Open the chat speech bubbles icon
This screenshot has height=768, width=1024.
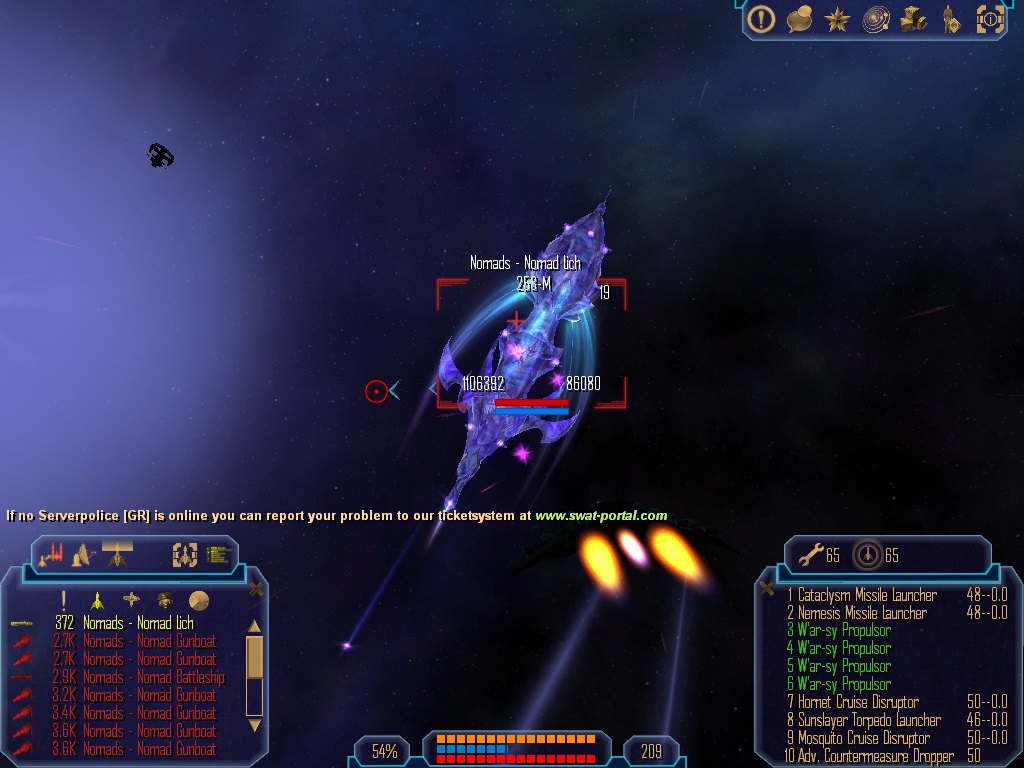pos(799,19)
